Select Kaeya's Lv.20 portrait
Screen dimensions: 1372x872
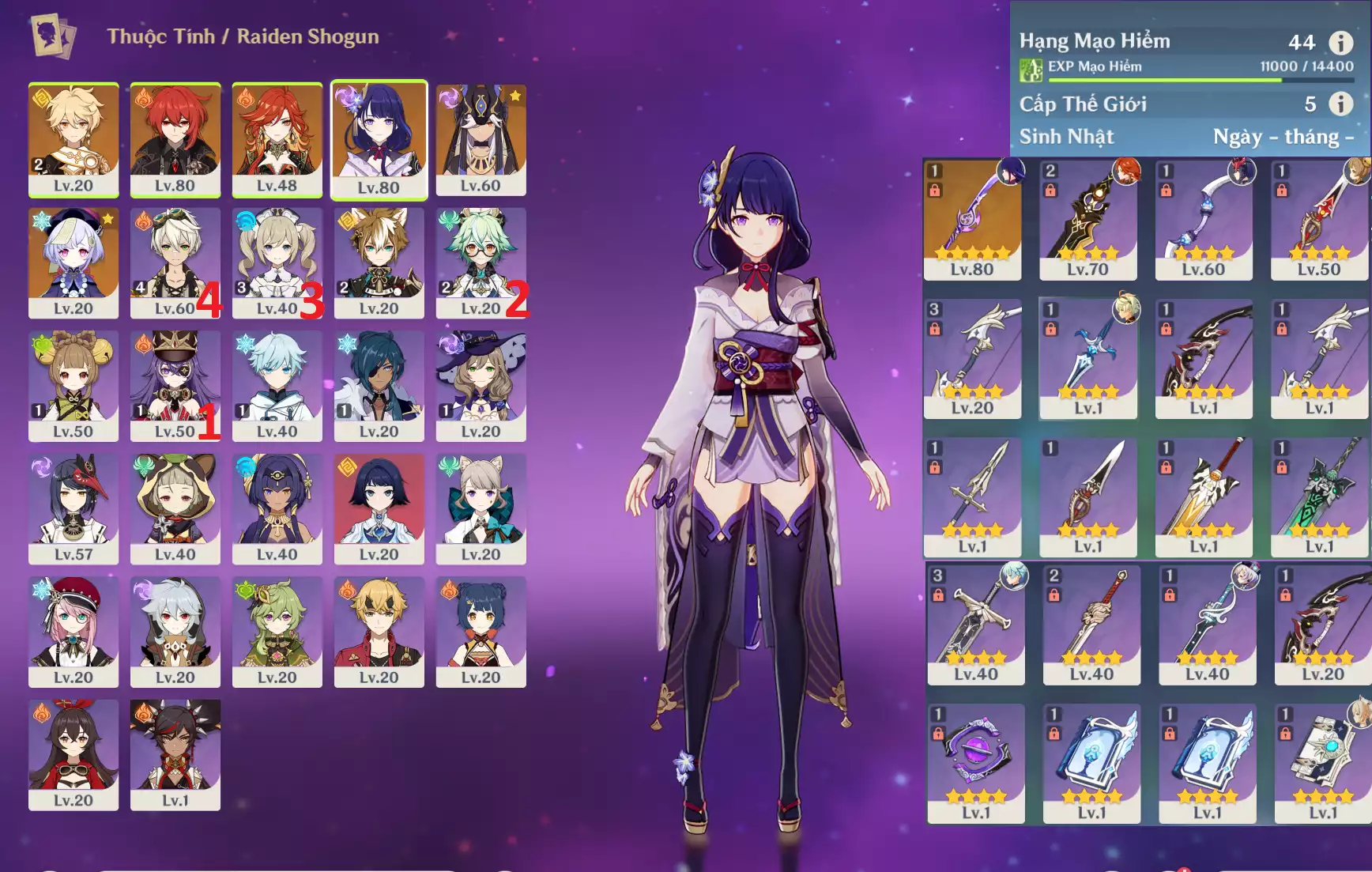tap(379, 385)
